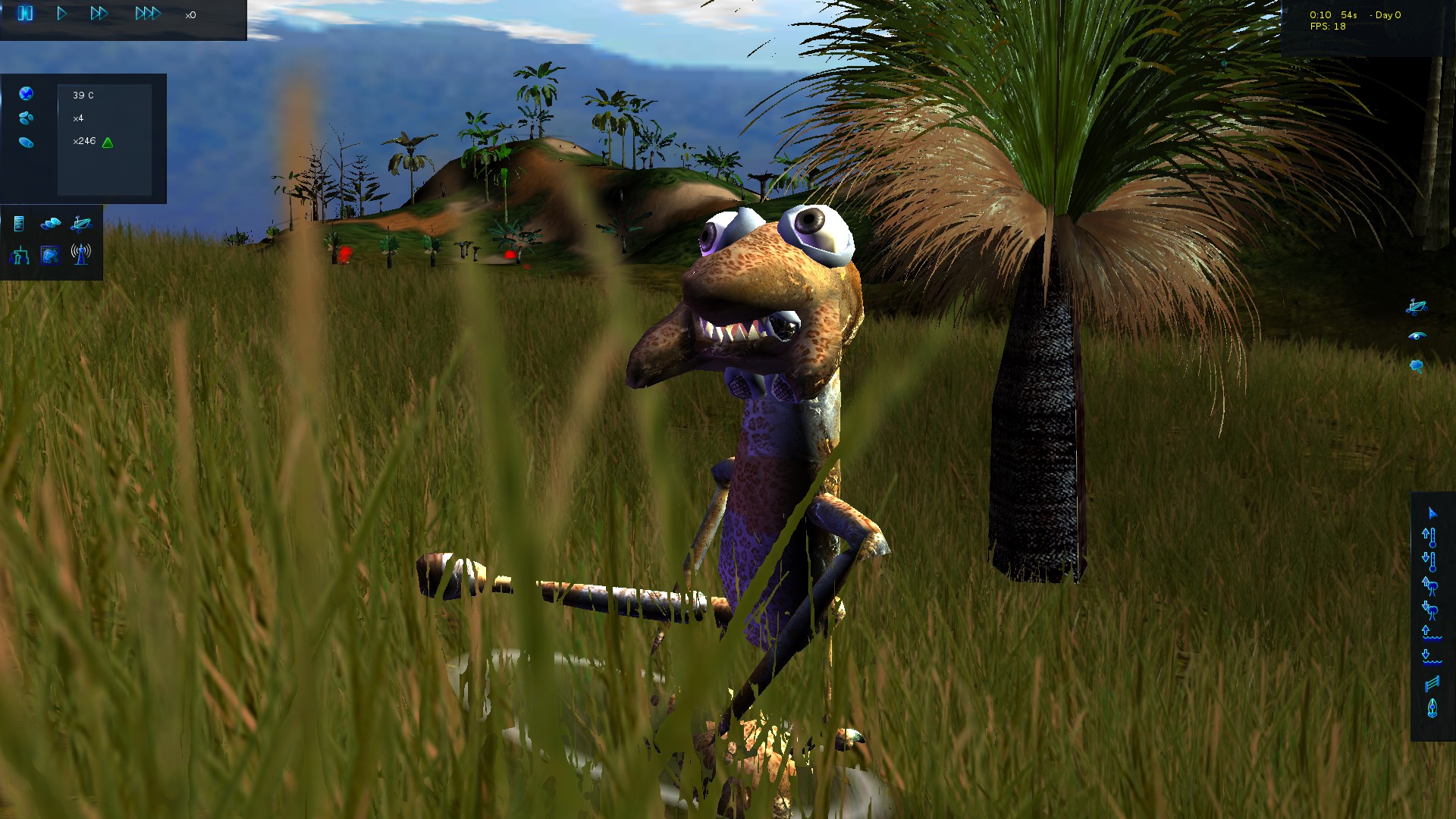Click the globe temperature icon showing 39 C
The height and width of the screenshot is (819, 1456).
pos(27,96)
